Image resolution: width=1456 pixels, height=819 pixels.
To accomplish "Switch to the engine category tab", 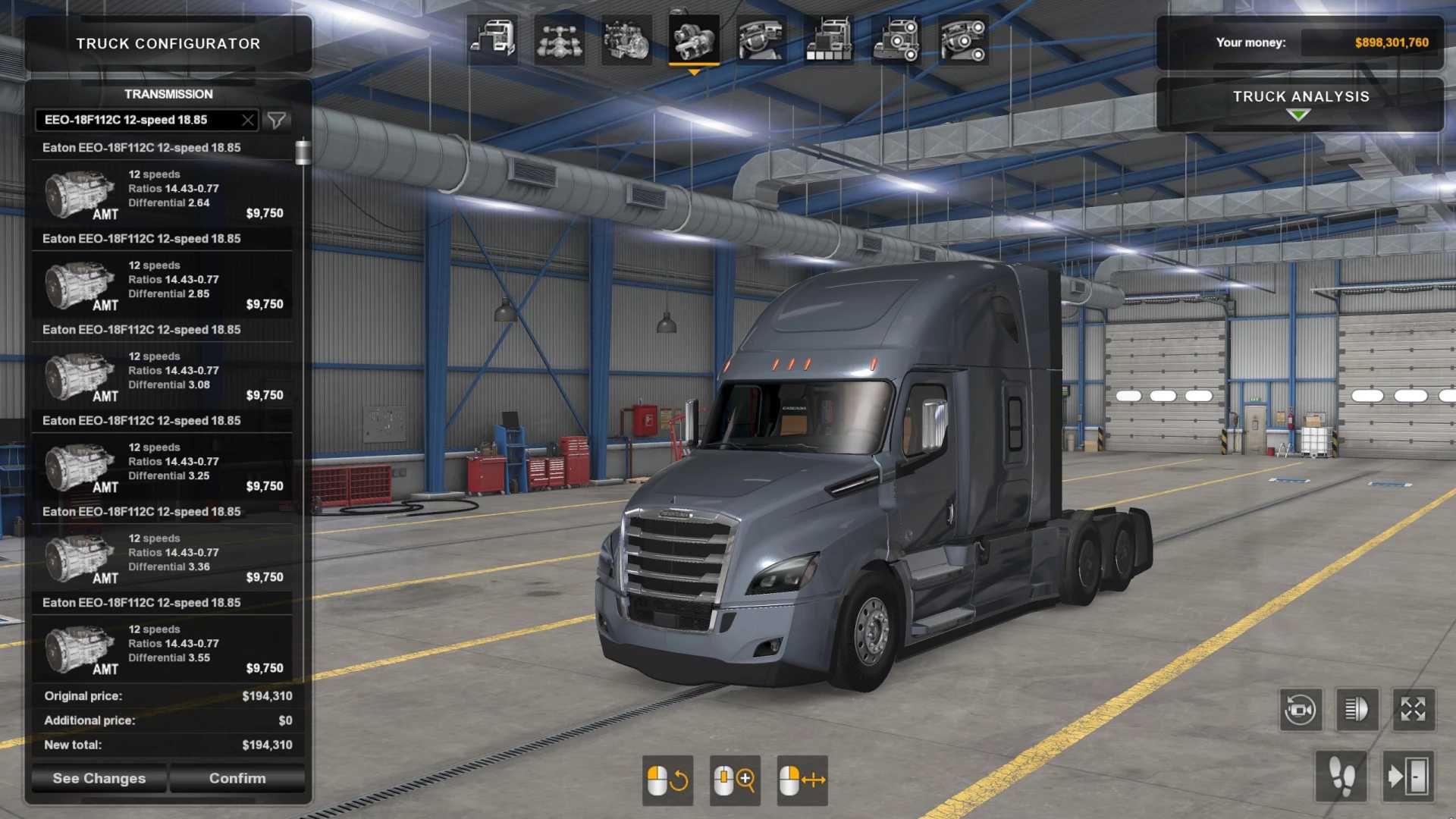I will tap(626, 39).
